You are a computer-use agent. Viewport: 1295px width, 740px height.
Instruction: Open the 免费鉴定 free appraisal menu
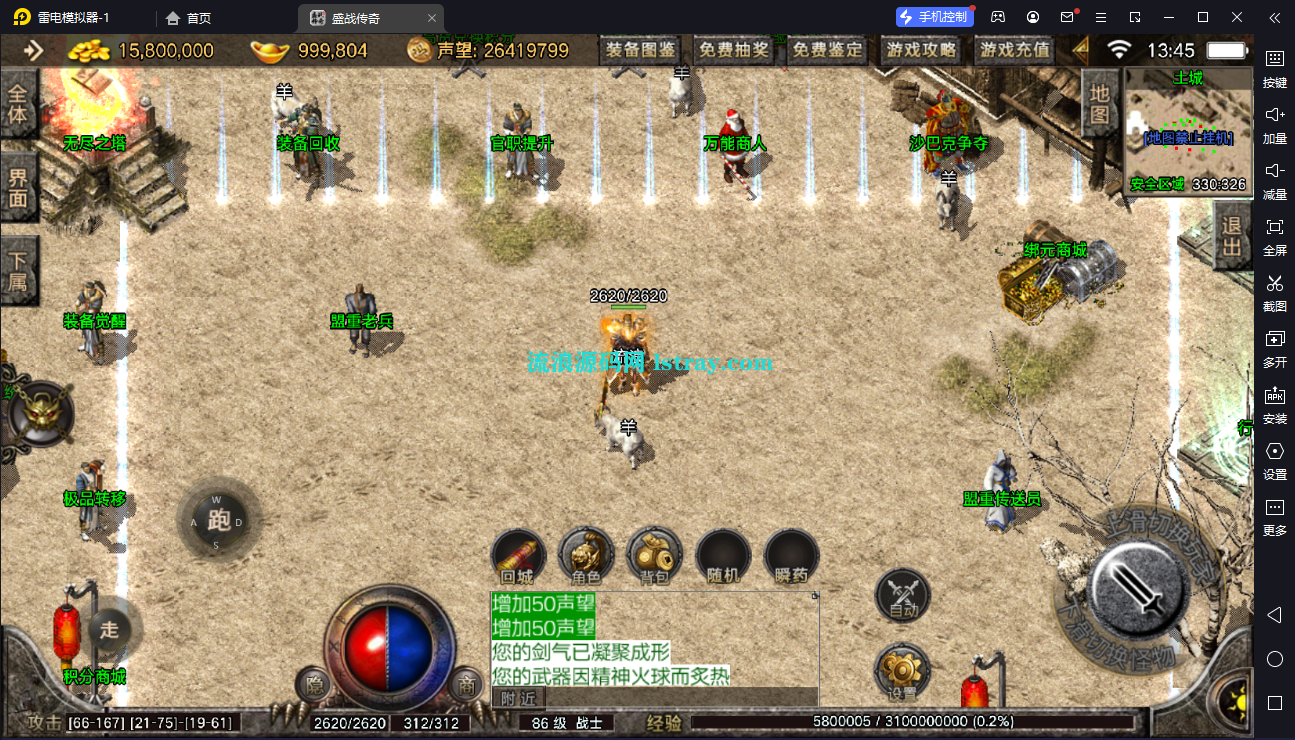pyautogui.click(x=827, y=50)
